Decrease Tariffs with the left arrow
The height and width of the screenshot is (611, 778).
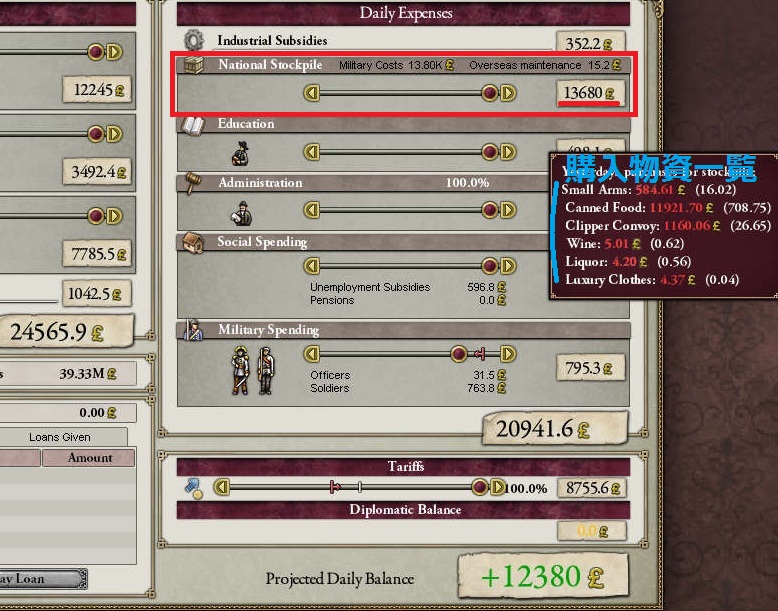(x=223, y=488)
